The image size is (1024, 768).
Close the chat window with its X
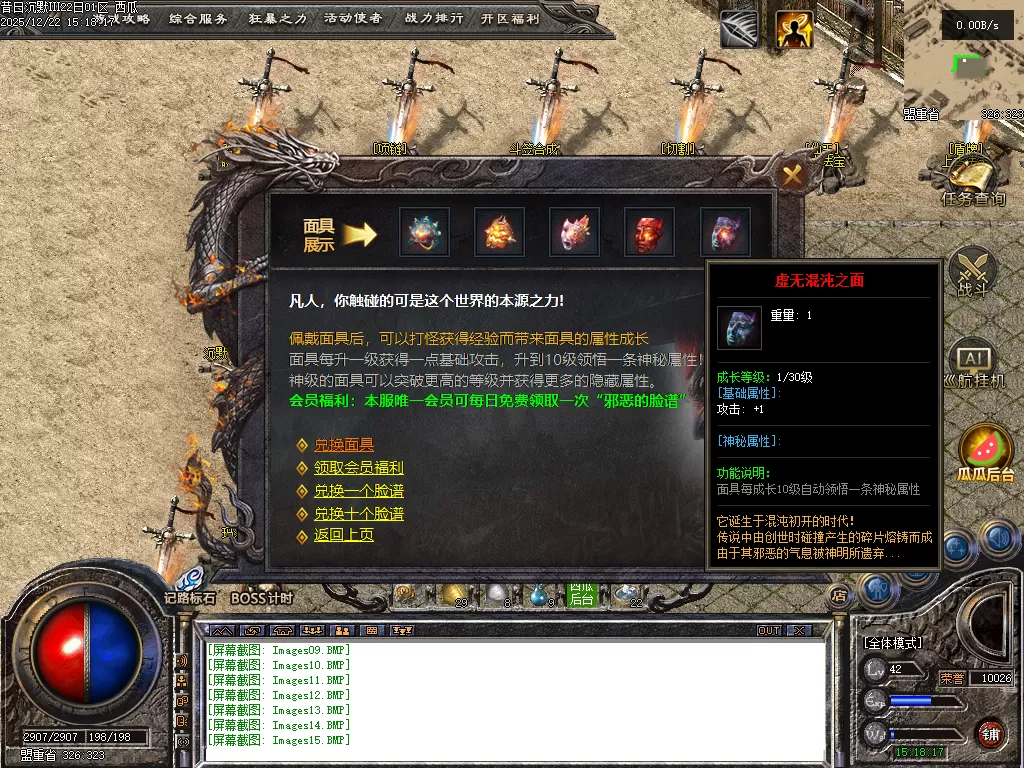[798, 631]
